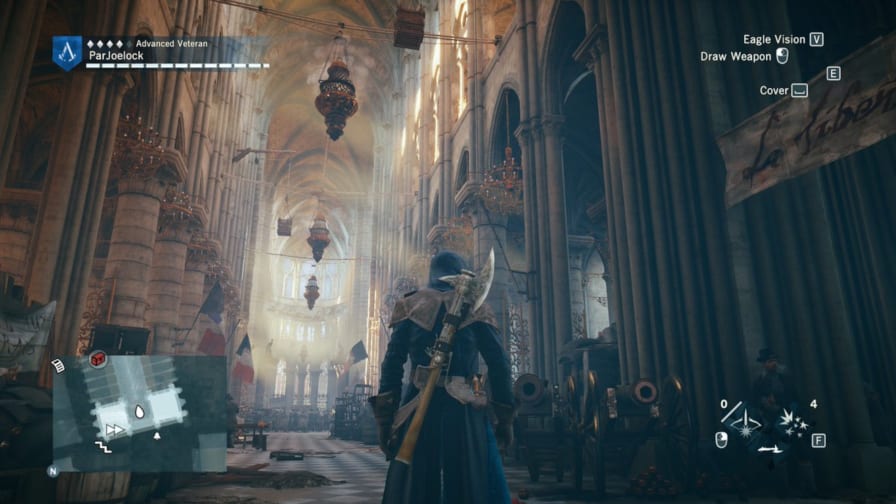Click the north compass indicator
The width and height of the screenshot is (896, 504).
(52, 470)
